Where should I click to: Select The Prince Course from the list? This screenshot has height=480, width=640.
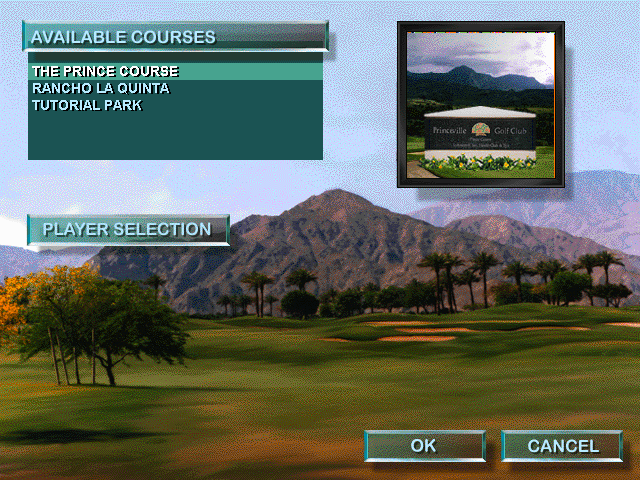[x=105, y=72]
